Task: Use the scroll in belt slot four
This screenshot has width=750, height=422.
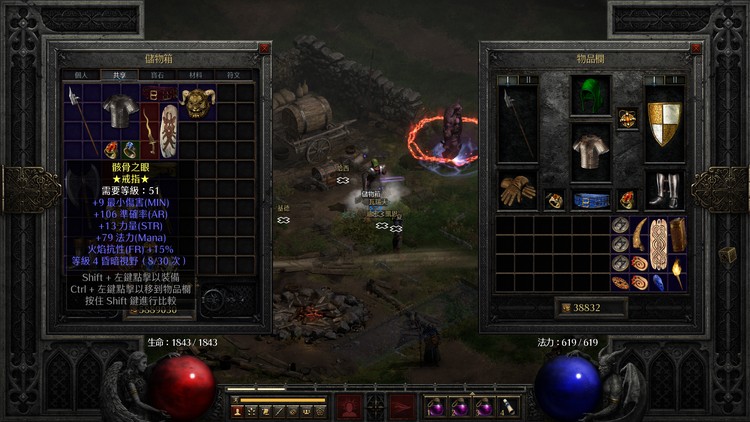Action: (508, 407)
